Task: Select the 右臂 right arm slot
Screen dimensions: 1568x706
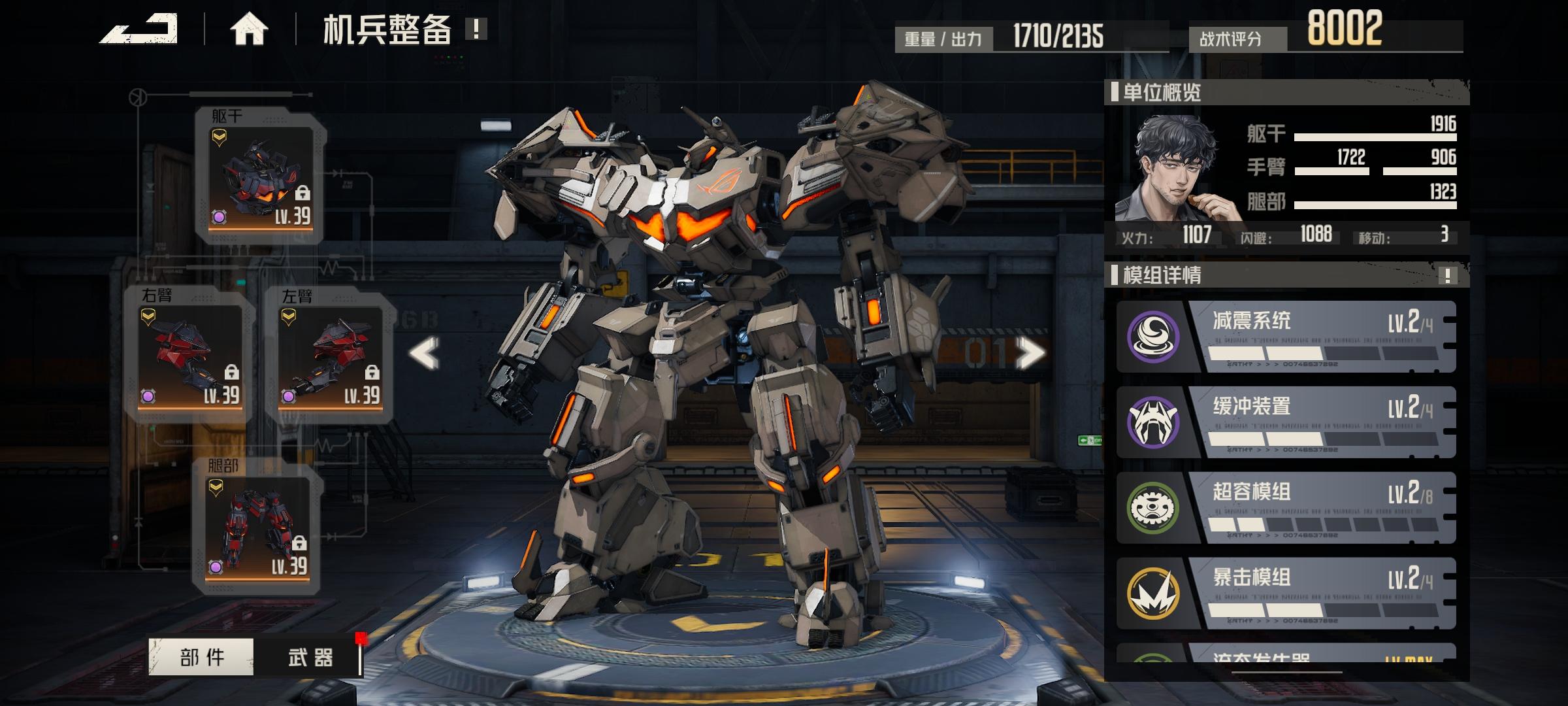Action: pyautogui.click(x=190, y=357)
